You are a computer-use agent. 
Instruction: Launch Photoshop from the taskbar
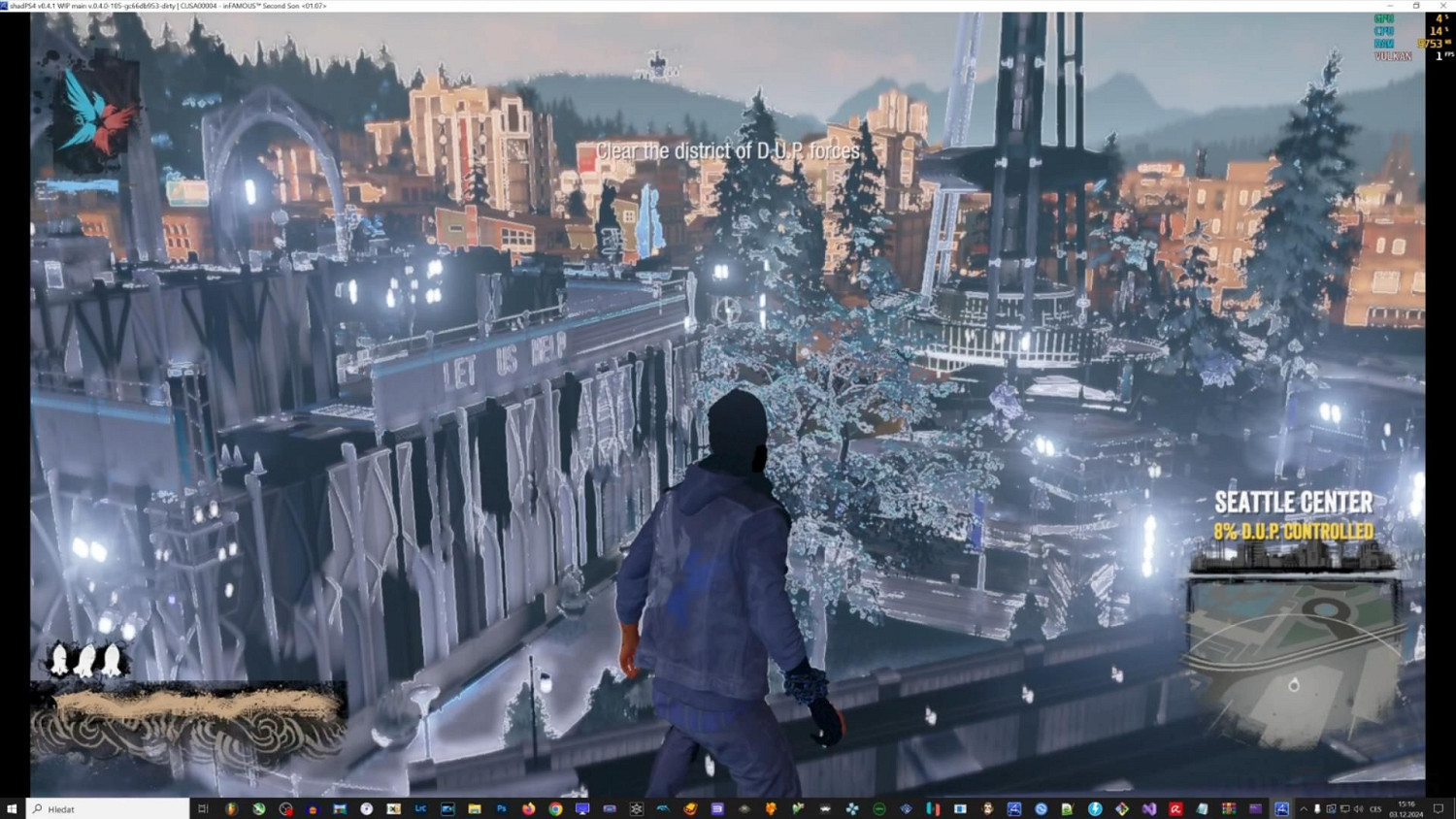[x=501, y=808]
